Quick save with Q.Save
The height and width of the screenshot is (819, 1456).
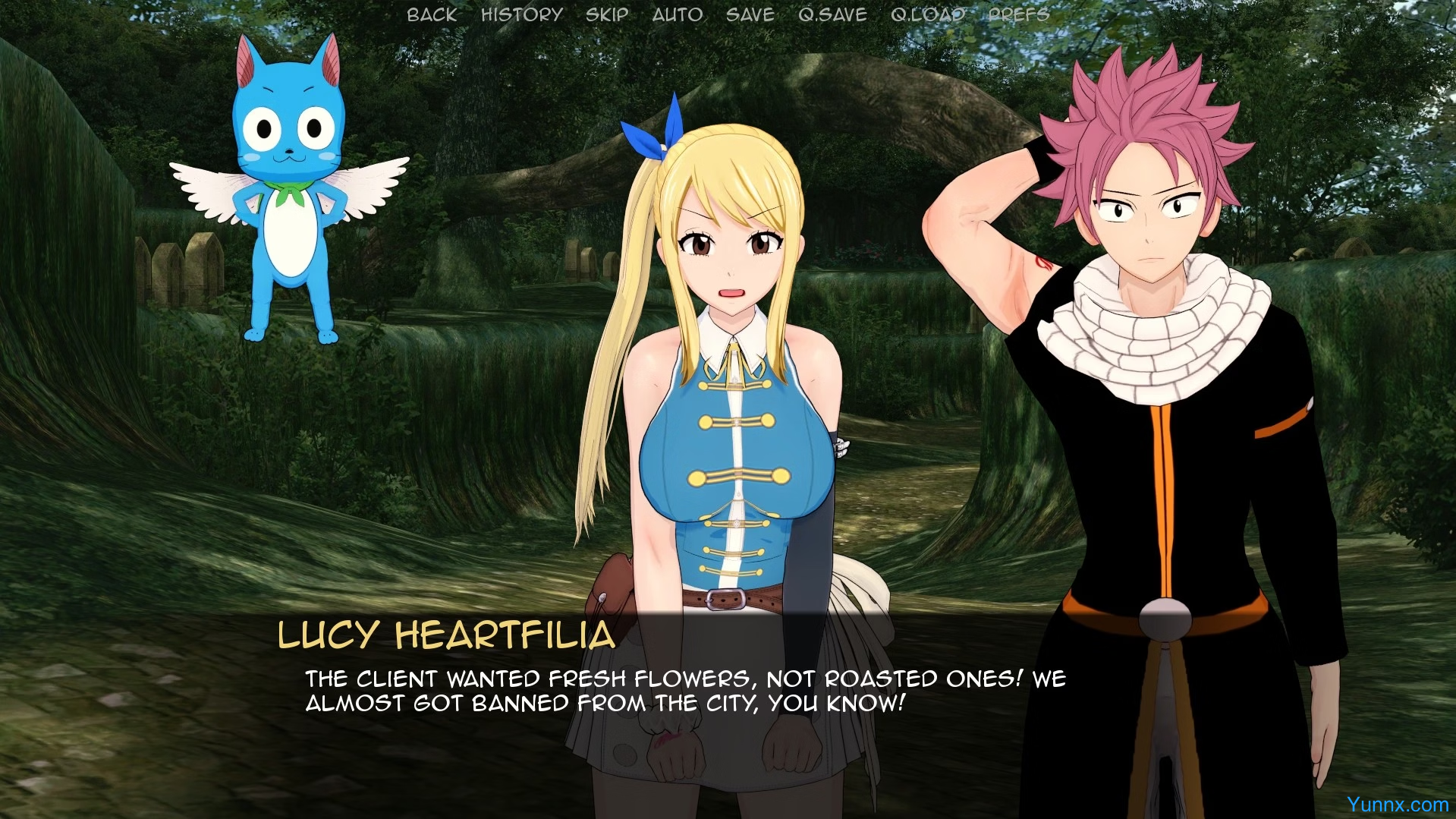(x=832, y=14)
